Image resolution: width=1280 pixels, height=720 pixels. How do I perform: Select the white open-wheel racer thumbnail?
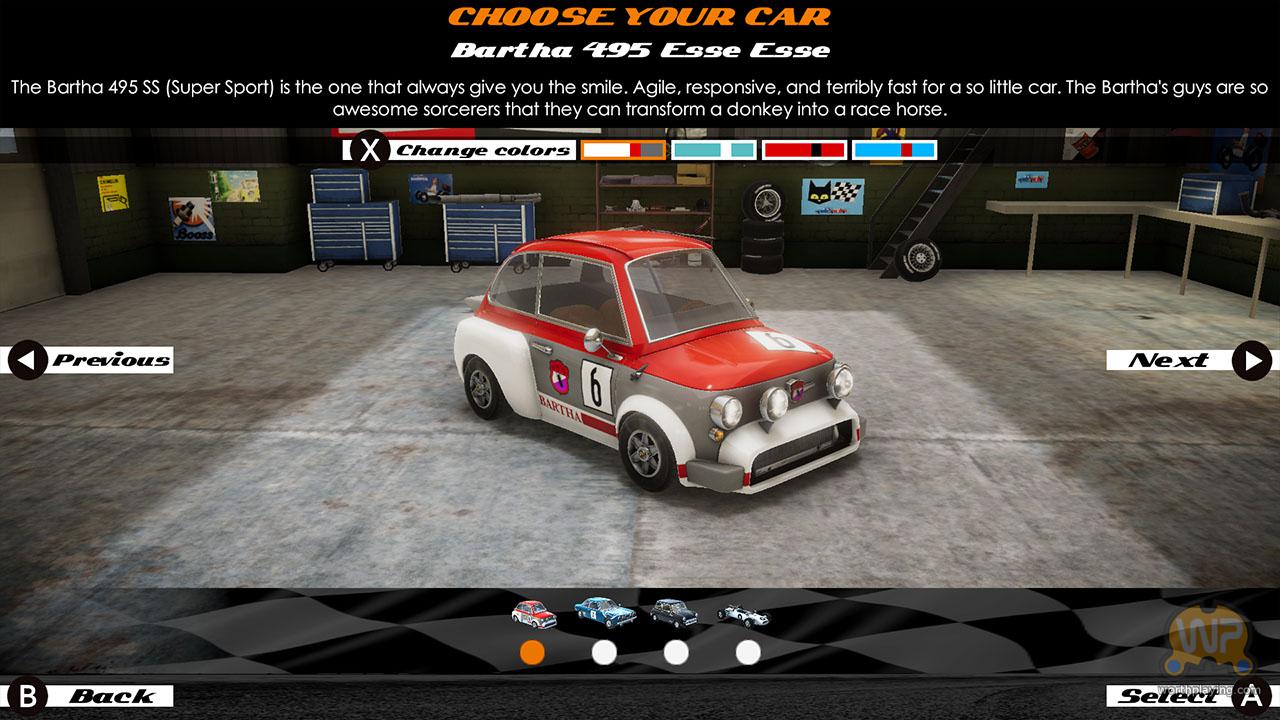click(744, 613)
